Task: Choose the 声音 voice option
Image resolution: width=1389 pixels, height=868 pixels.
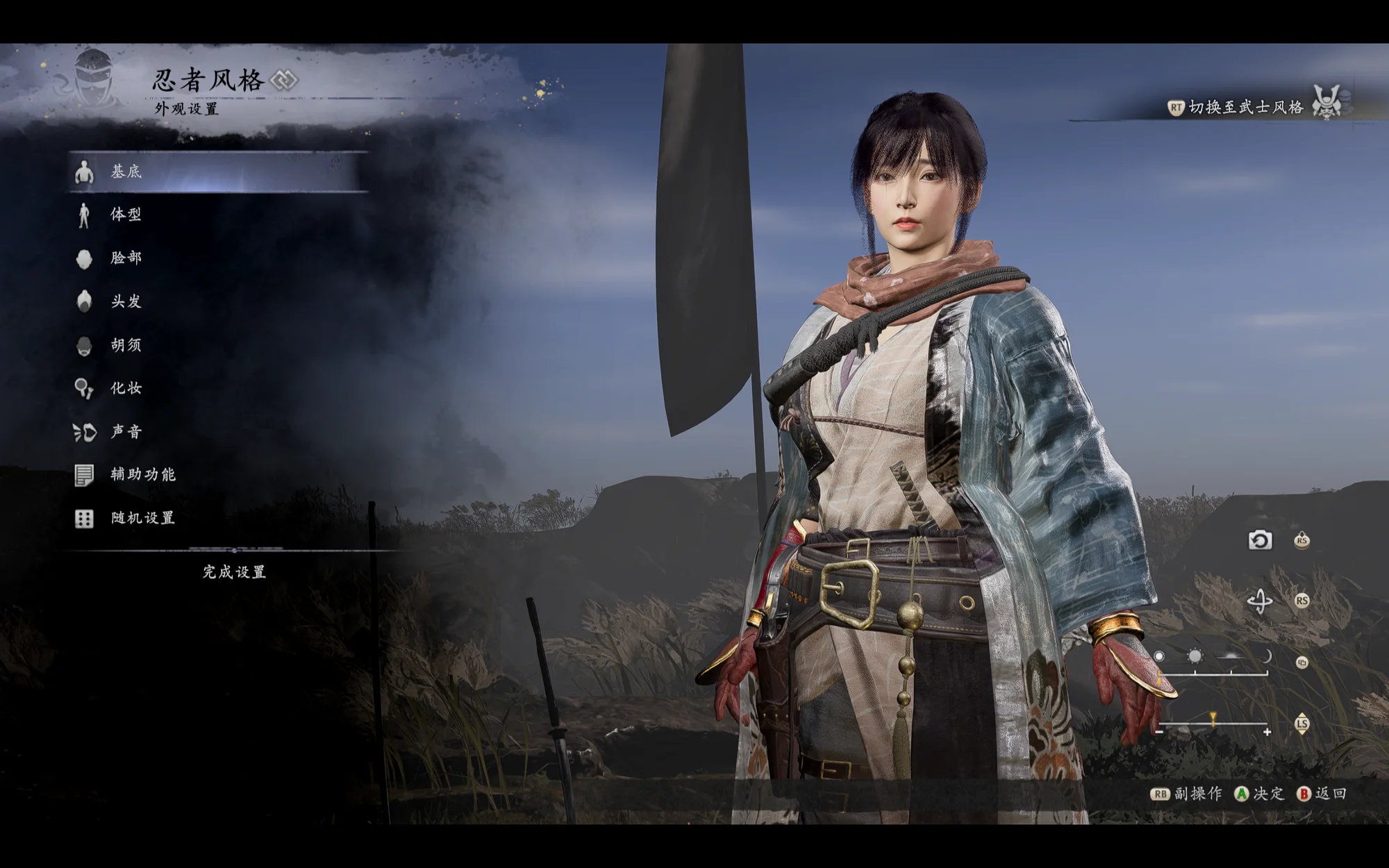Action: [126, 432]
